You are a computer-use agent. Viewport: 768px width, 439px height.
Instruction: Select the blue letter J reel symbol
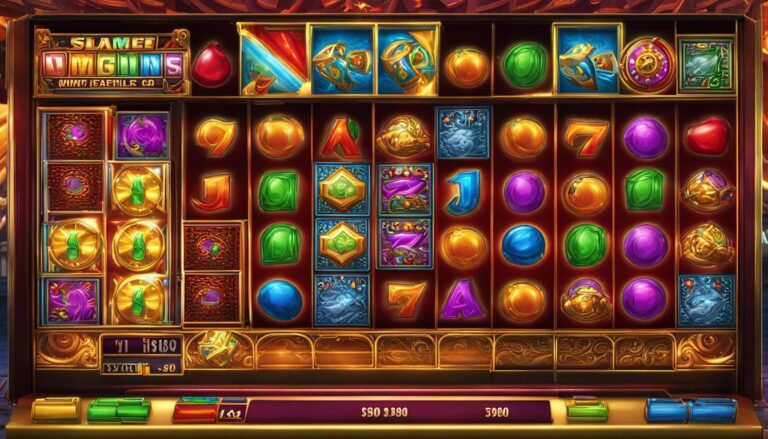[x=463, y=190]
